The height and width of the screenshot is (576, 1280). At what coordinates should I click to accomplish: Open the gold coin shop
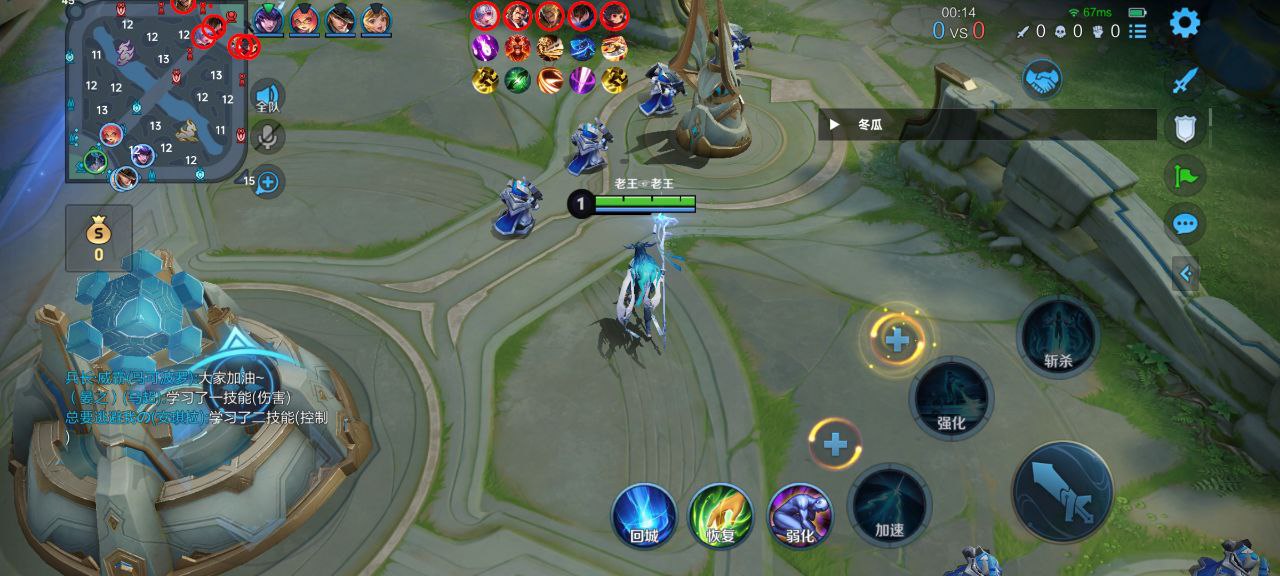pyautogui.click(x=98, y=238)
